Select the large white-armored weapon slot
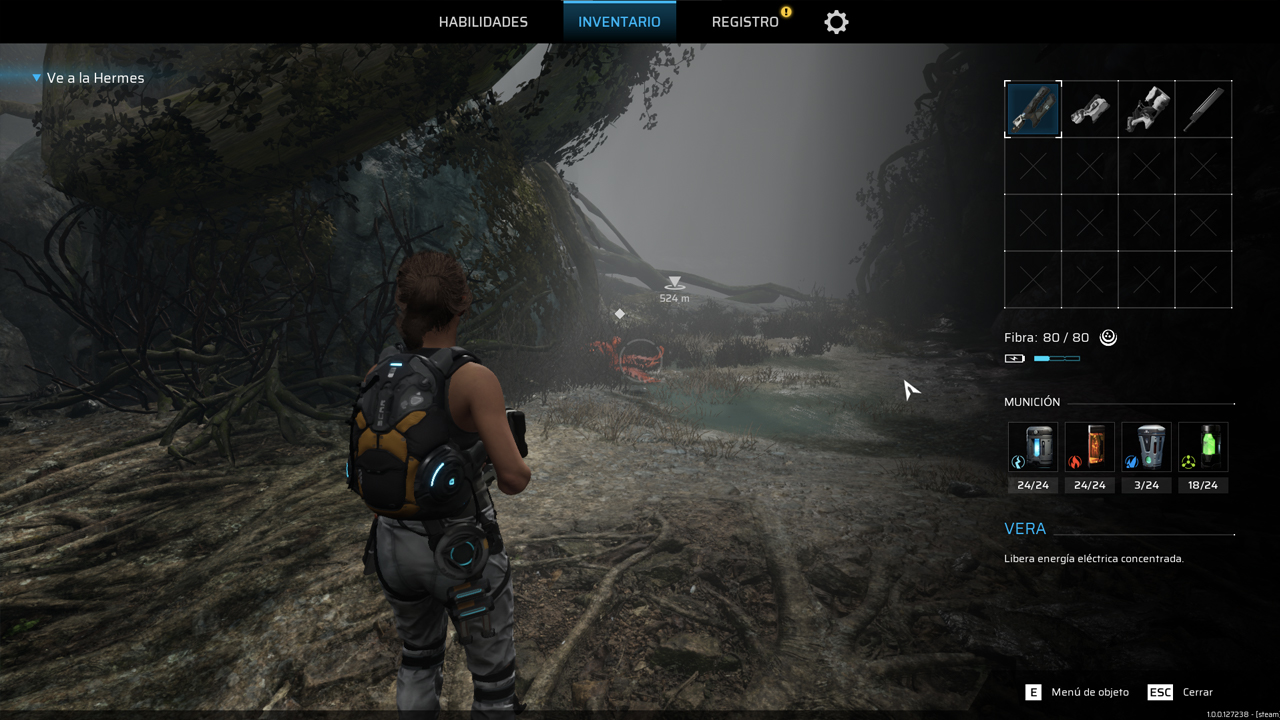The height and width of the screenshot is (720, 1280). pos(1147,109)
